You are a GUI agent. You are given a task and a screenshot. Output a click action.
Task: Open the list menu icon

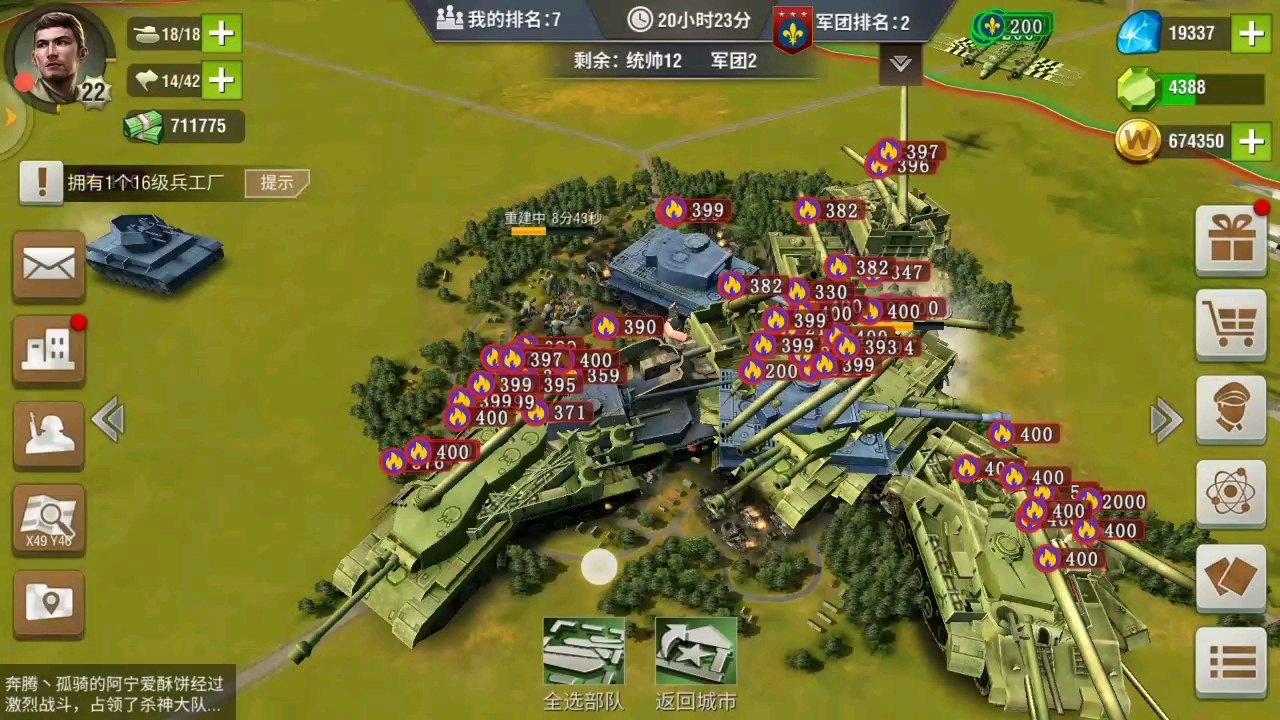(x=1231, y=661)
